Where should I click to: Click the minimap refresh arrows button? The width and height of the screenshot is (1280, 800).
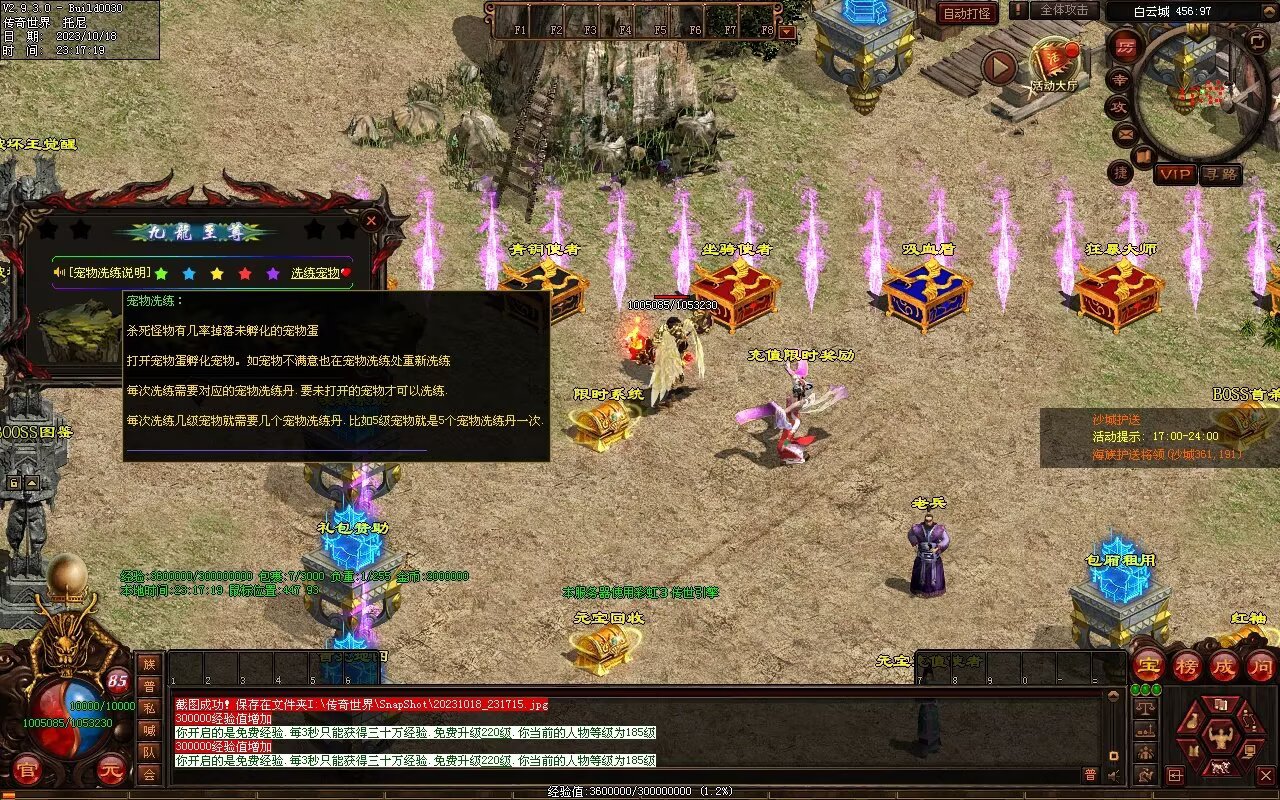[1257, 41]
